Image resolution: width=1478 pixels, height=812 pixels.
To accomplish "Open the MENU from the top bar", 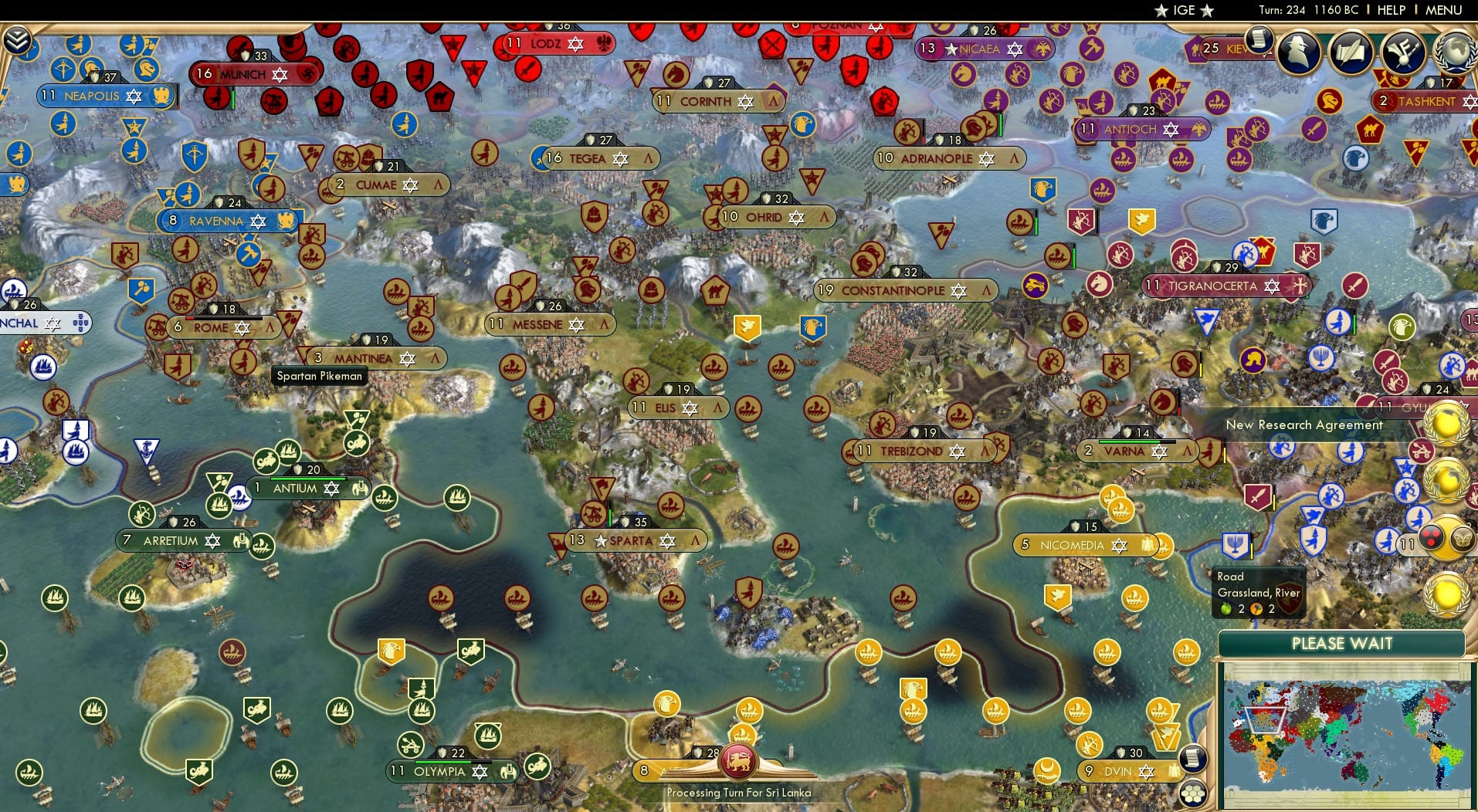I will pyautogui.click(x=1443, y=10).
